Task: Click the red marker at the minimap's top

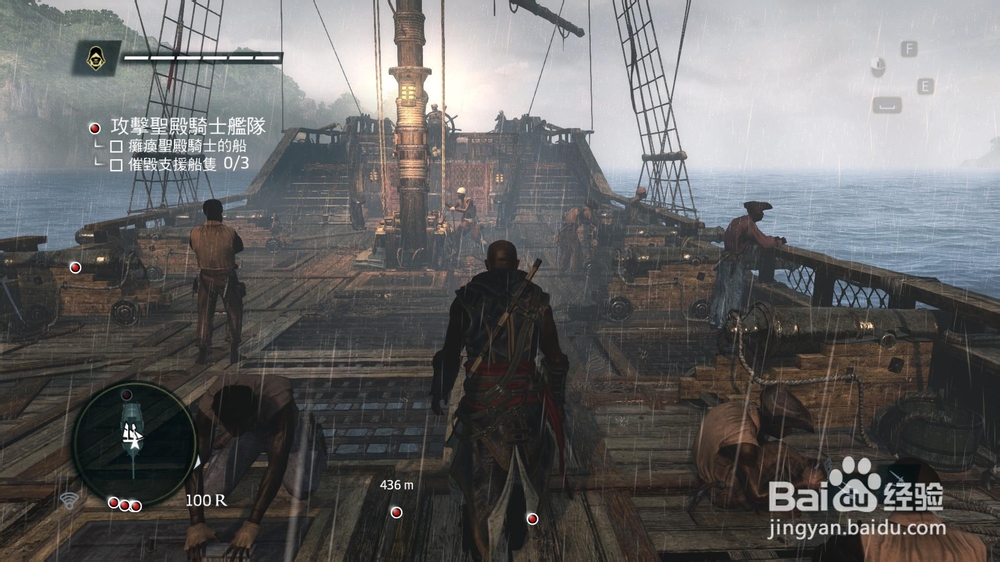Action: pyautogui.click(x=127, y=396)
